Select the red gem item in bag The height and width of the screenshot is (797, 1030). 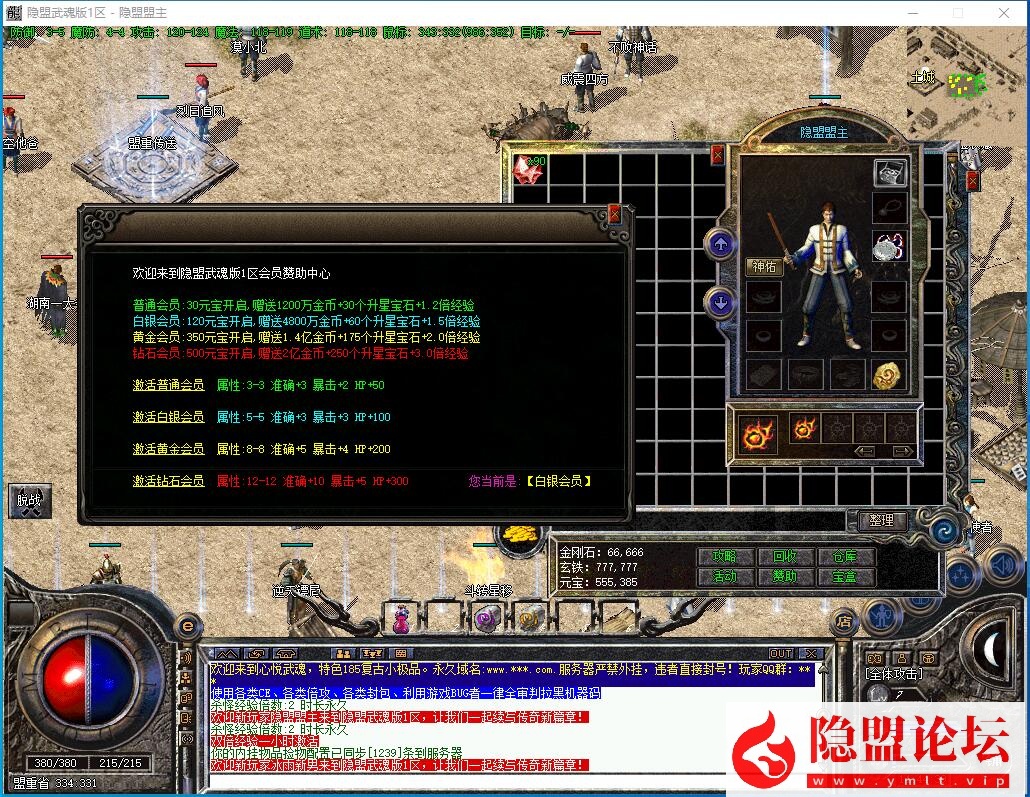click(x=527, y=168)
